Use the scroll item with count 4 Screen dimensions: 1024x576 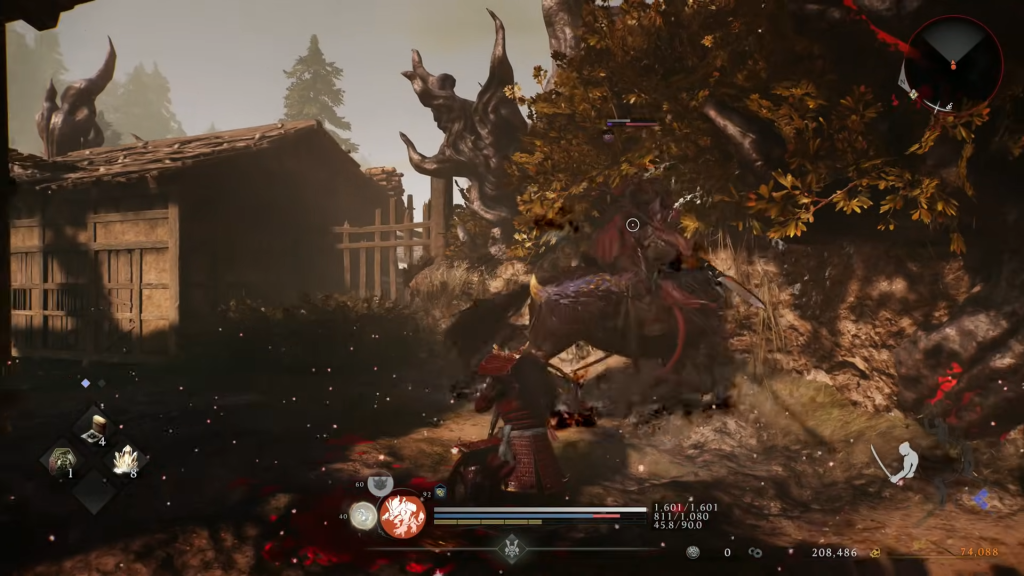(x=97, y=427)
